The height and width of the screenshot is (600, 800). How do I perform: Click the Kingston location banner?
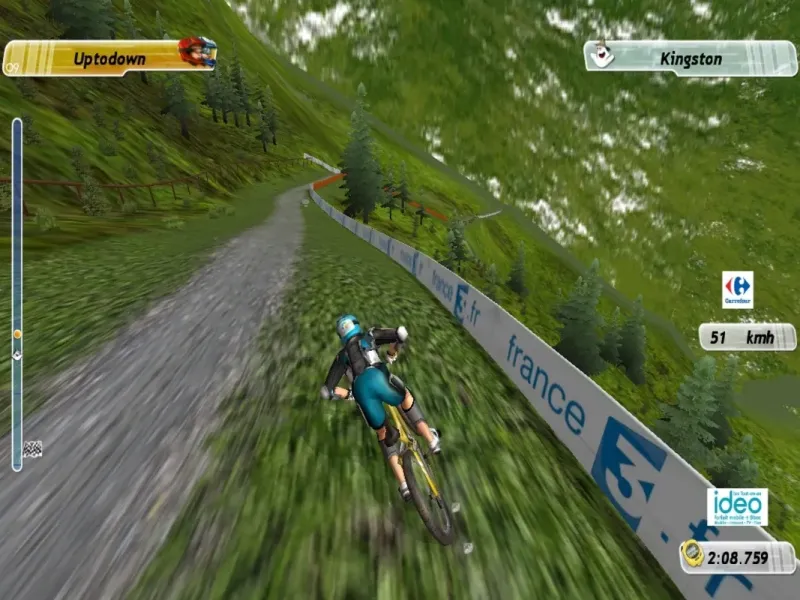(x=690, y=58)
